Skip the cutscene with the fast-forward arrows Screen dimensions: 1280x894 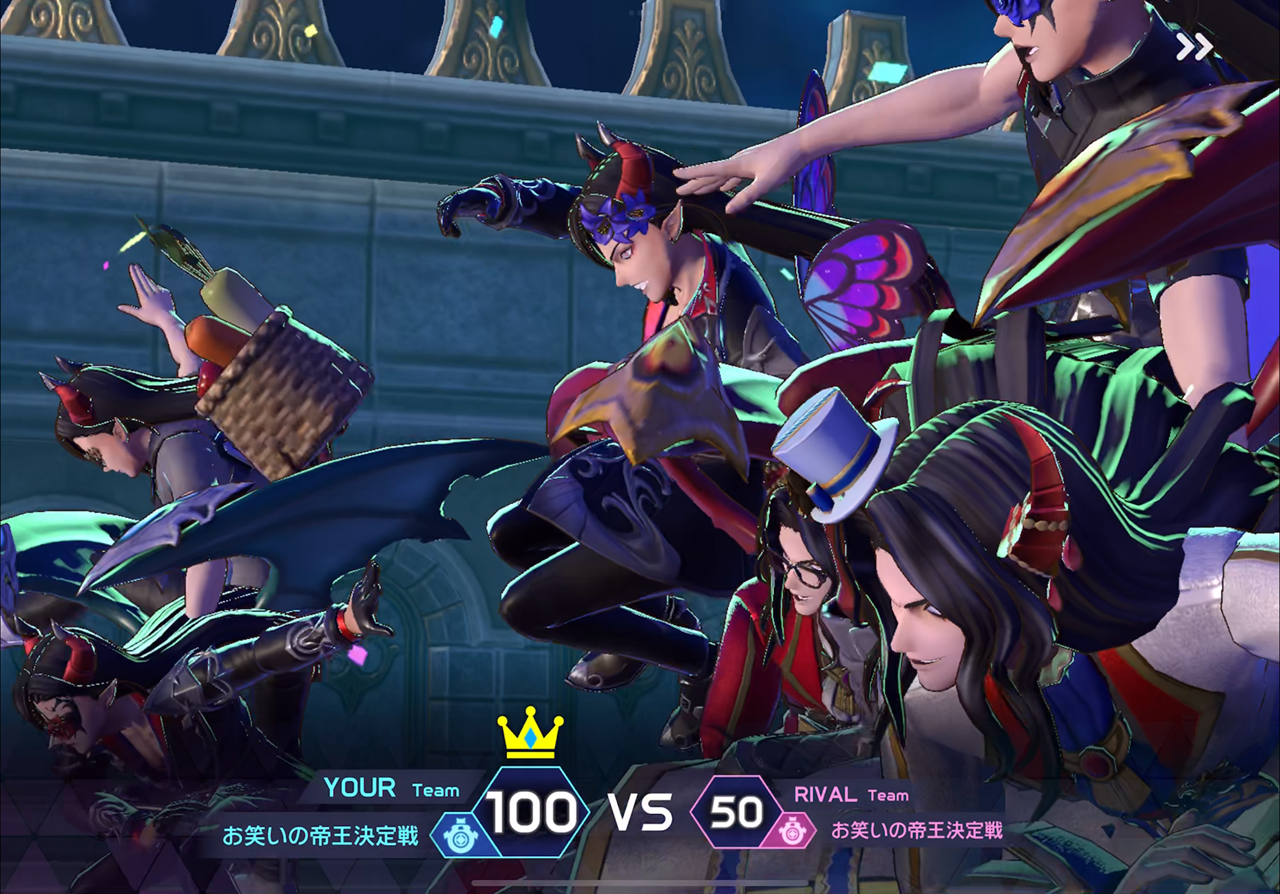(1194, 47)
